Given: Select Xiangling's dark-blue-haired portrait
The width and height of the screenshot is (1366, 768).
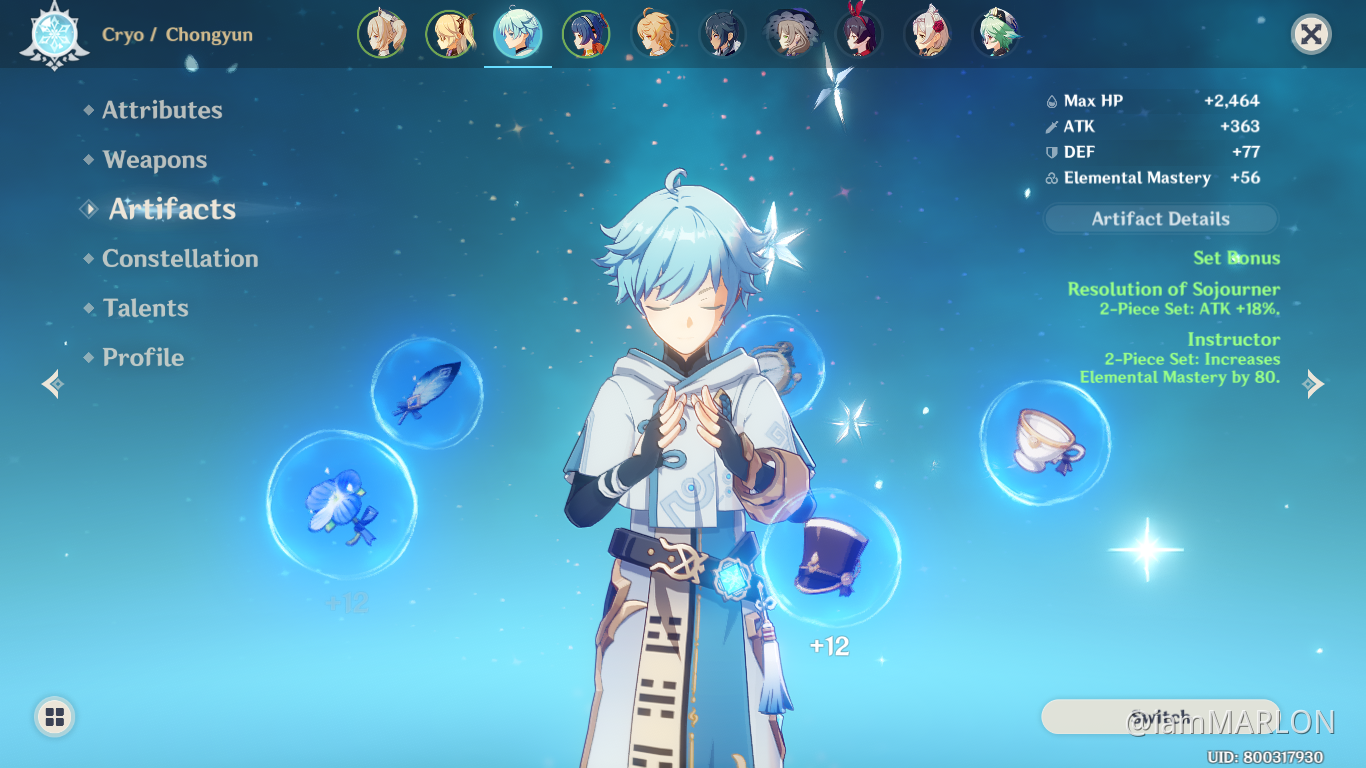Looking at the screenshot, I should tap(586, 34).
